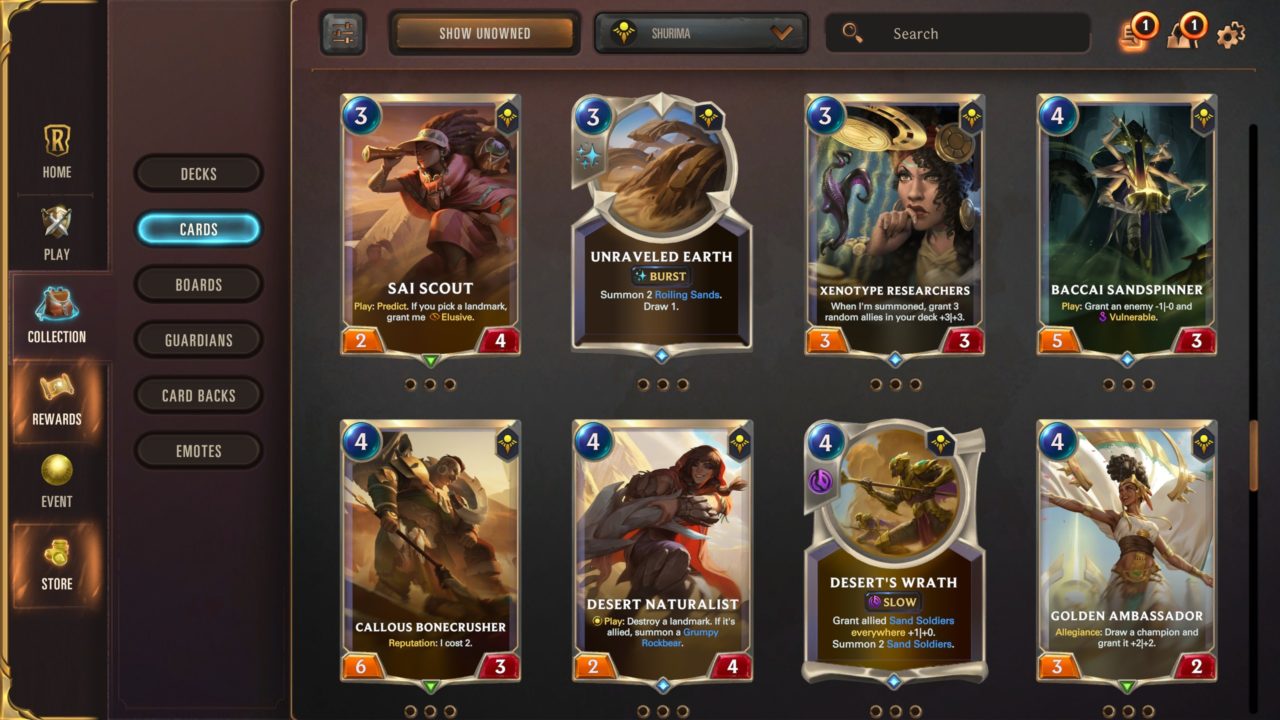Open the Rewards section
The width and height of the screenshot is (1280, 720).
(x=57, y=400)
